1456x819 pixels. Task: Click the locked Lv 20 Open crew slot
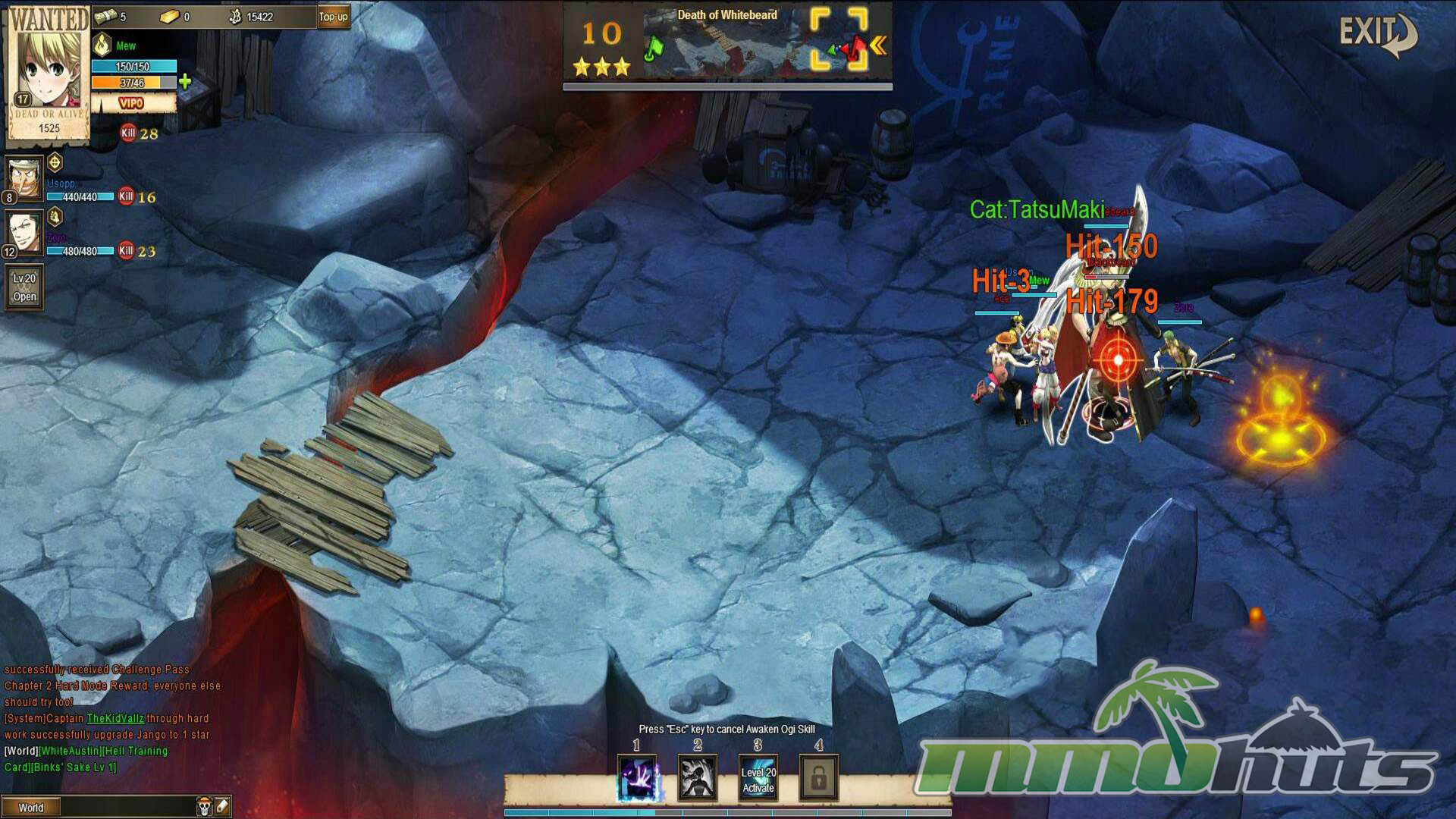[x=24, y=287]
